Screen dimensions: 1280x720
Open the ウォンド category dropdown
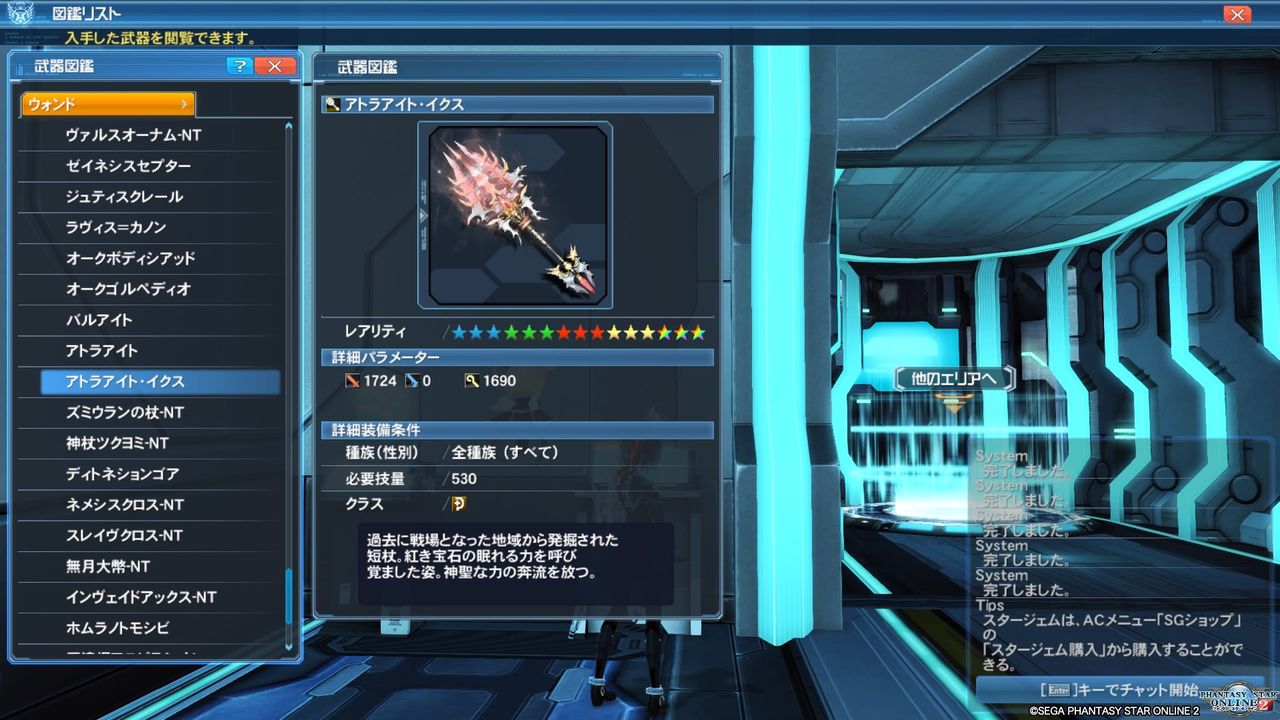click(107, 103)
